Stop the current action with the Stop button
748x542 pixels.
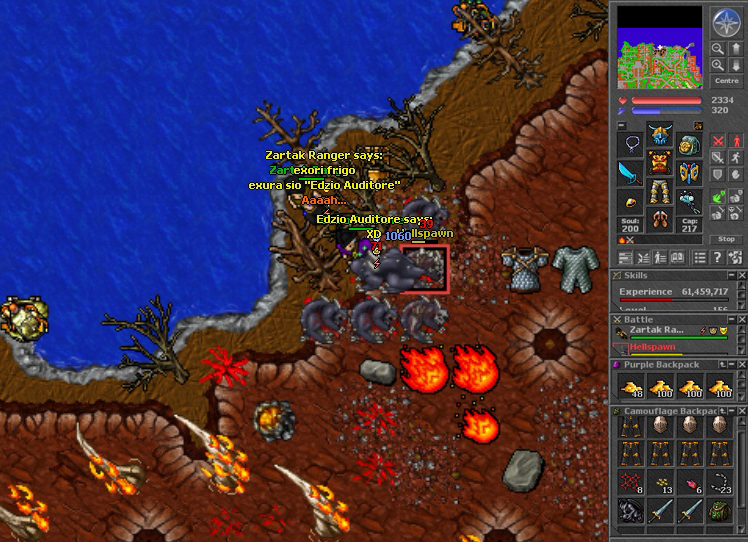pyautogui.click(x=726, y=239)
